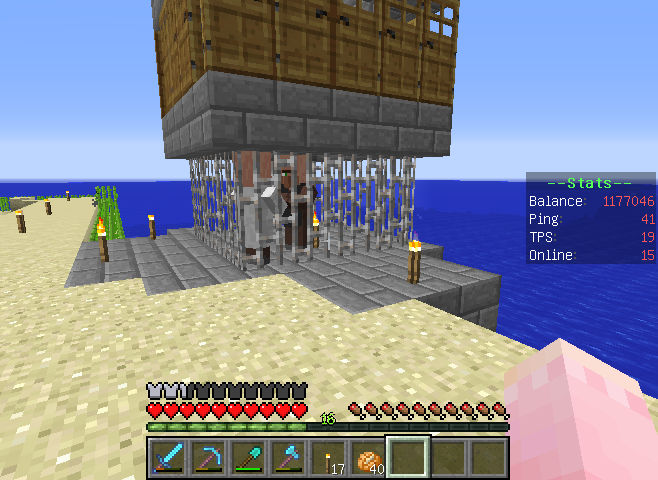Select the diamond sword hotbar slot
Screen dimensions: 658x480
coord(168,456)
